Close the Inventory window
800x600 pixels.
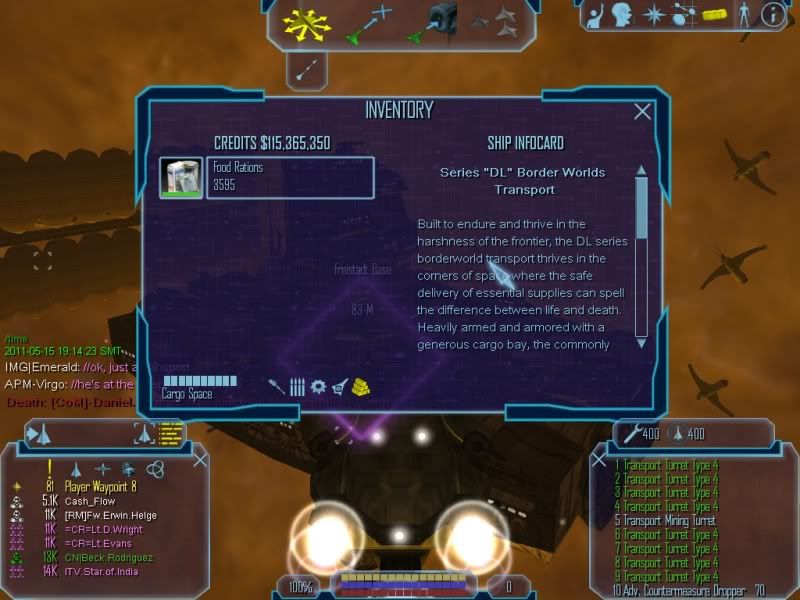[643, 112]
